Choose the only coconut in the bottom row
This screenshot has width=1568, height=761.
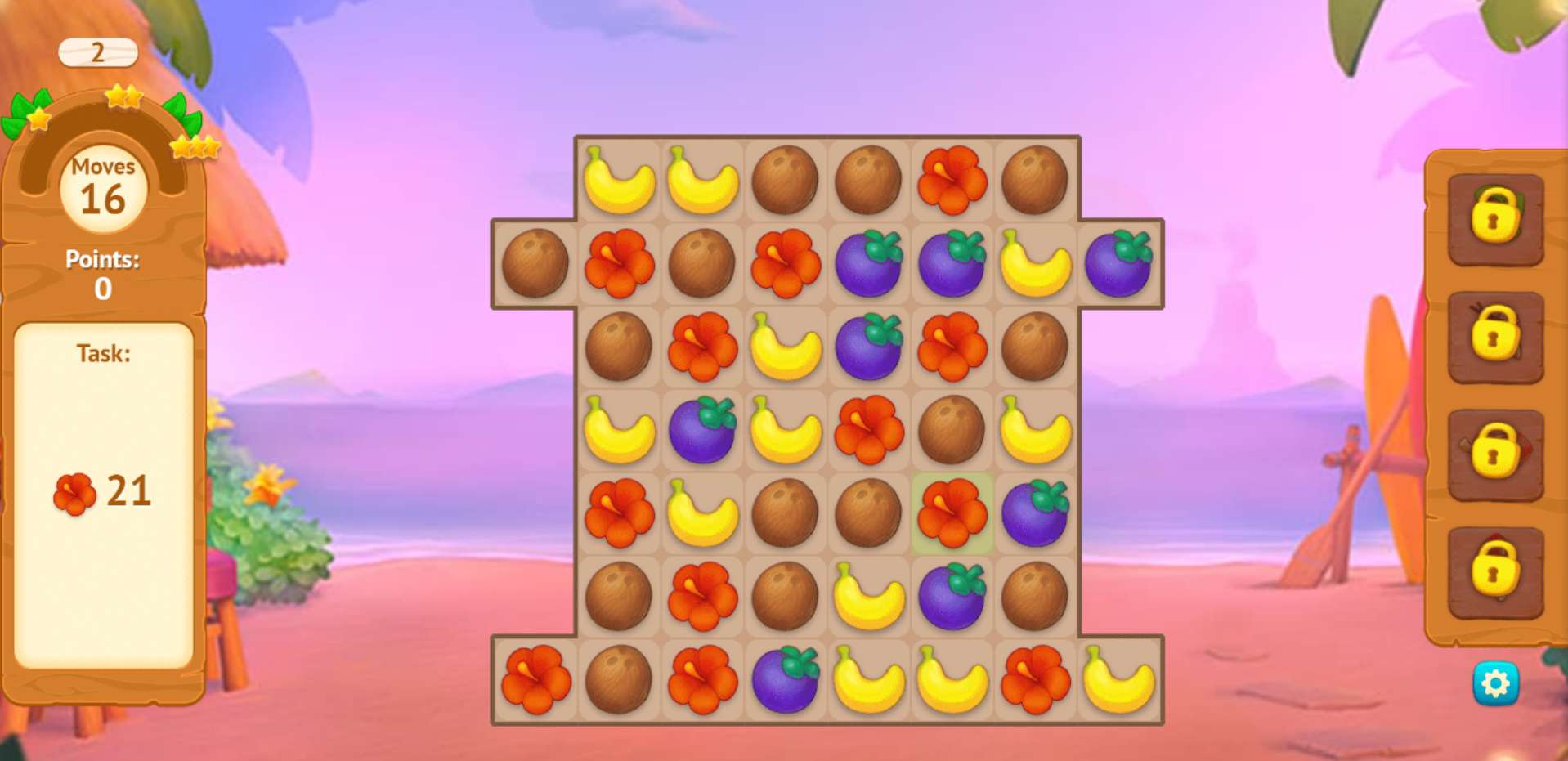click(x=618, y=679)
